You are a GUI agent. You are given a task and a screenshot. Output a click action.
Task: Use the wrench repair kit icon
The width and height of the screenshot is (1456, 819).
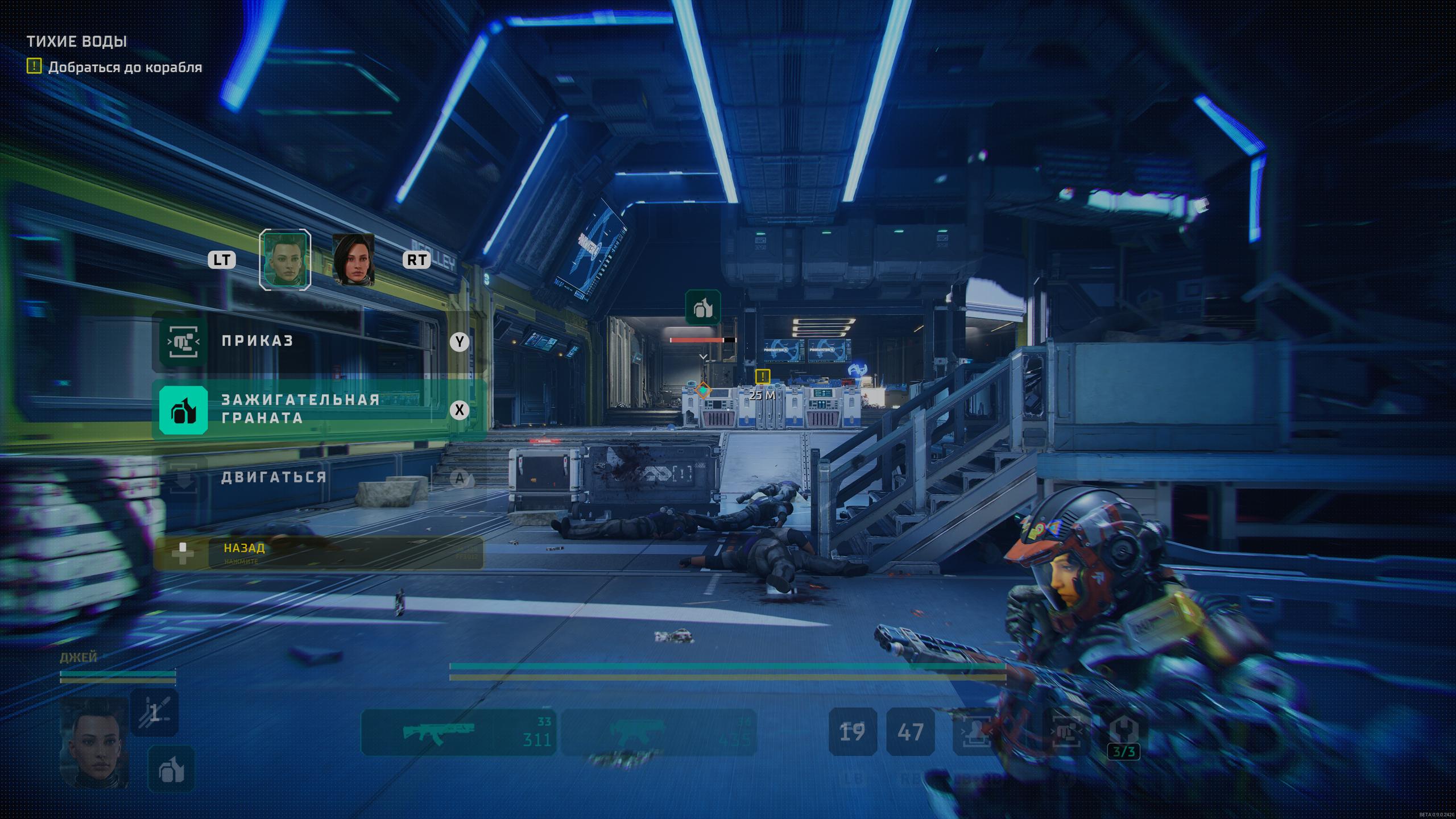pos(1124,731)
